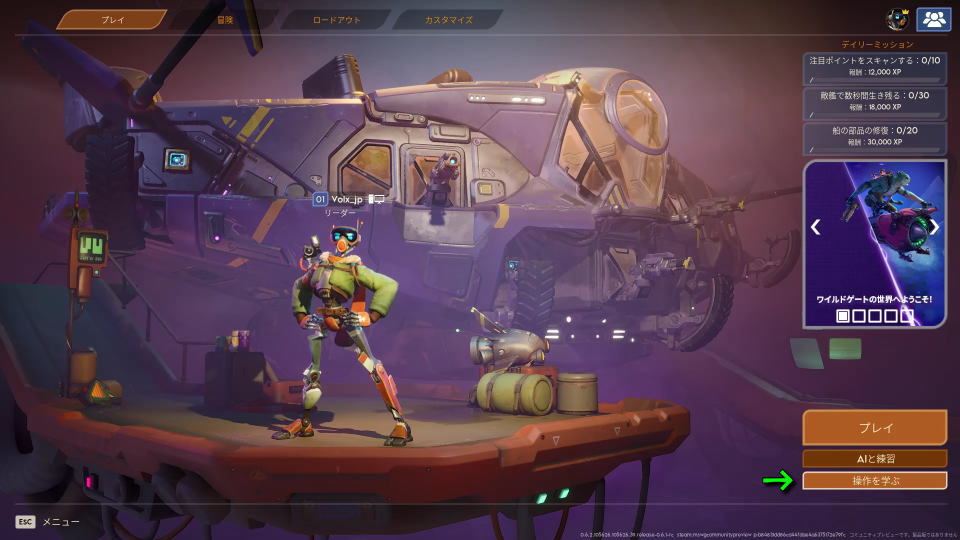
Task: Select the ship parts repair daily mission
Action: 874,136
